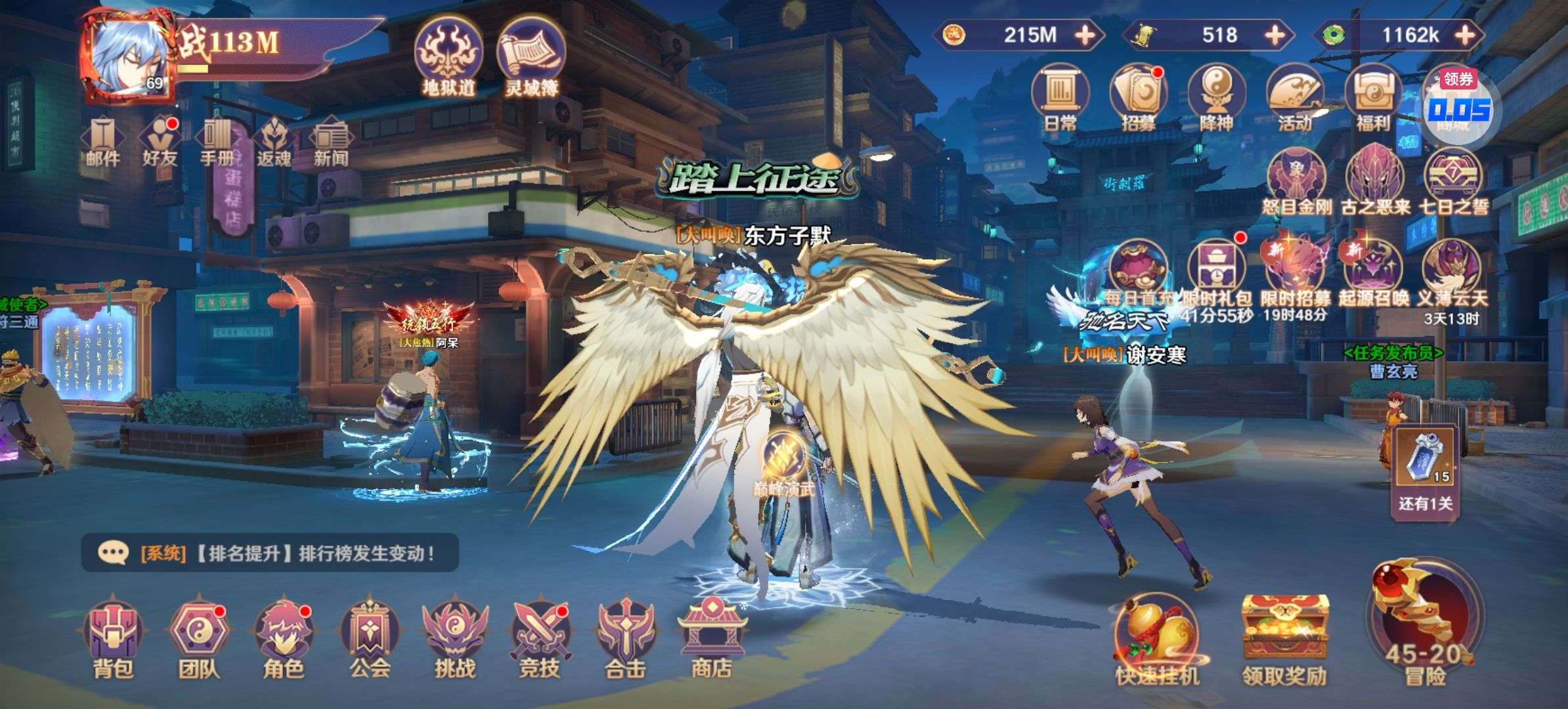The image size is (1568, 709).
Task: Open the 日常 daily tasks
Action: (1060, 98)
